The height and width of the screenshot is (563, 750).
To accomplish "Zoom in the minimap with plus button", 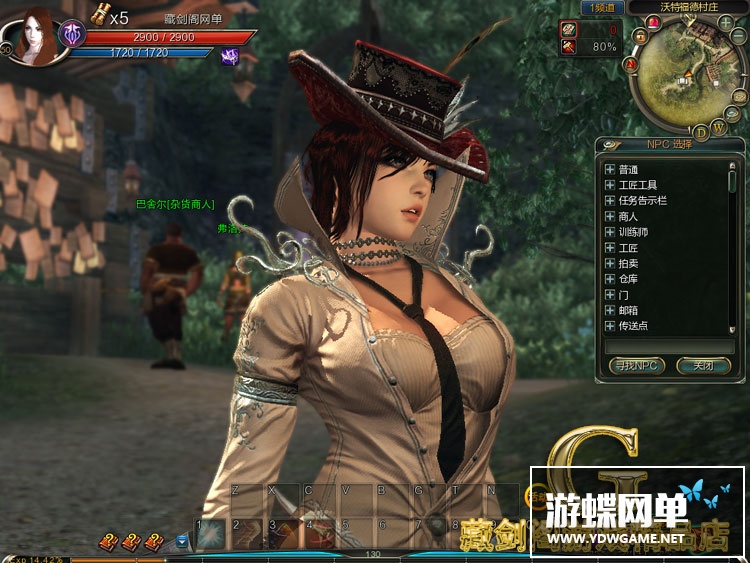I will click(x=726, y=22).
